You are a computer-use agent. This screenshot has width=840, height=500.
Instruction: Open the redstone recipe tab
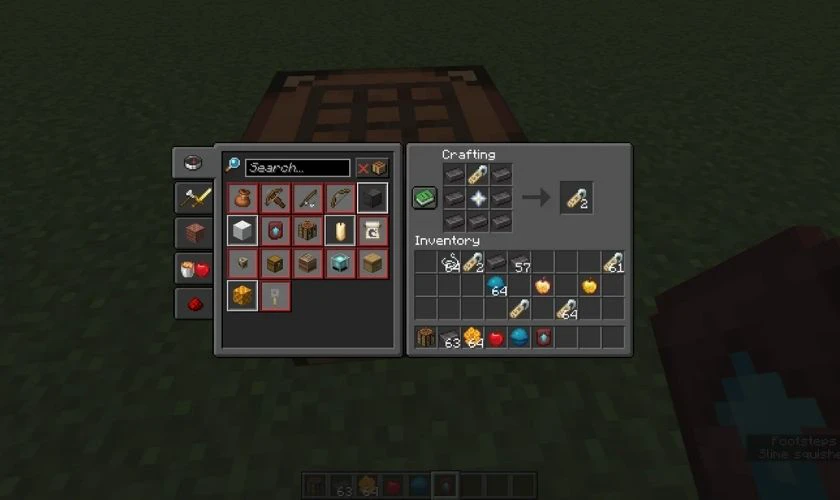[x=194, y=303]
